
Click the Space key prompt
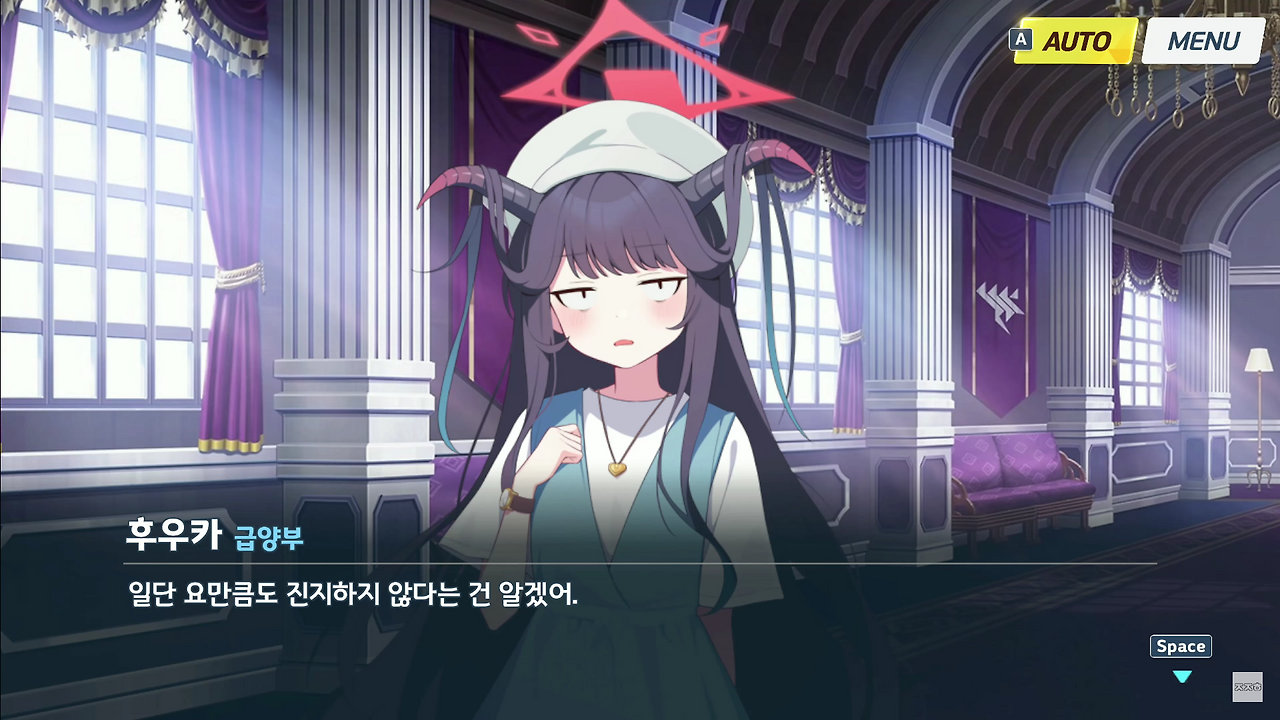pyautogui.click(x=1180, y=646)
